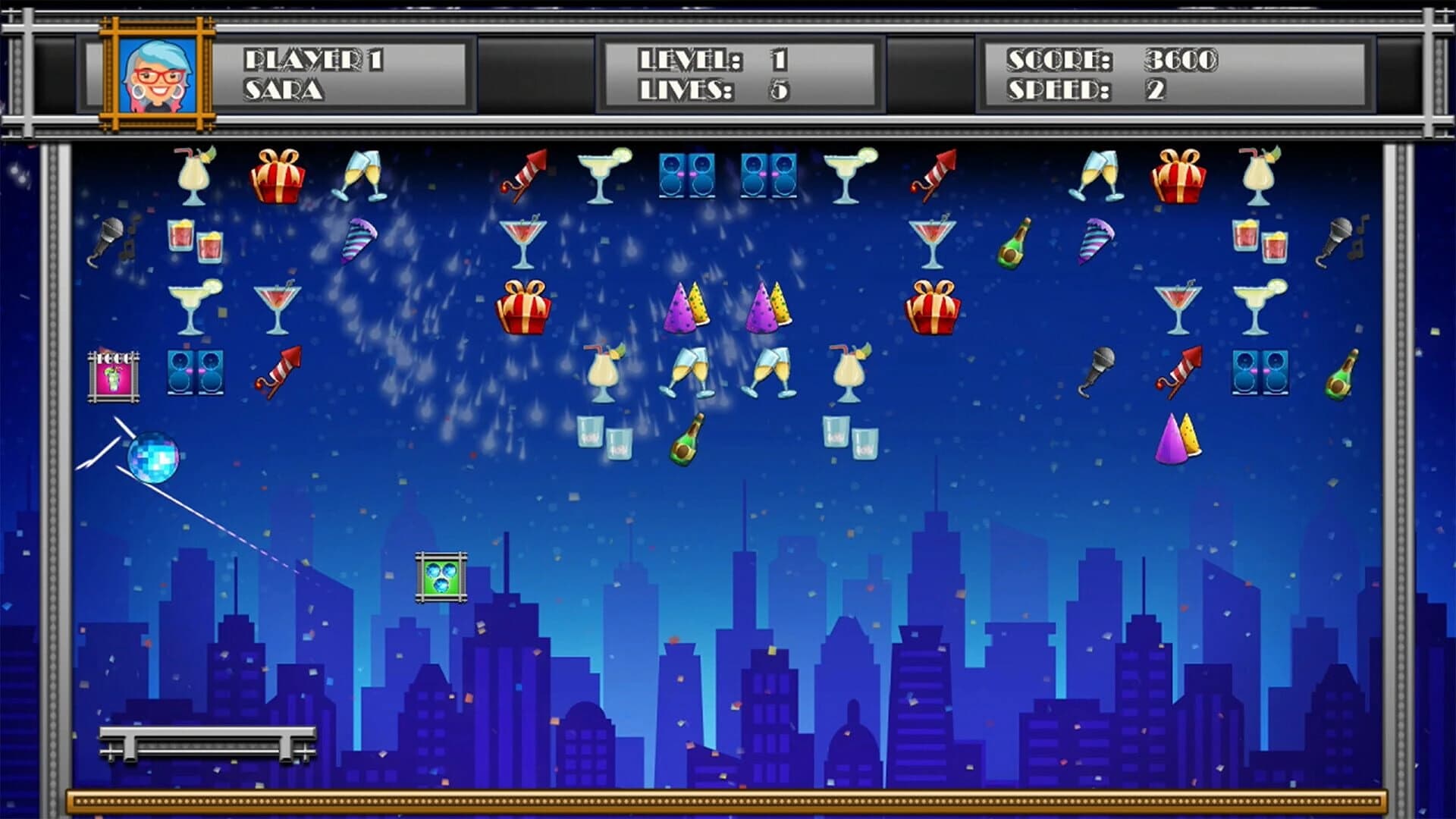This screenshot has height=819, width=1456.
Task: Select the microphone brick on the far left
Action: pyautogui.click(x=111, y=235)
